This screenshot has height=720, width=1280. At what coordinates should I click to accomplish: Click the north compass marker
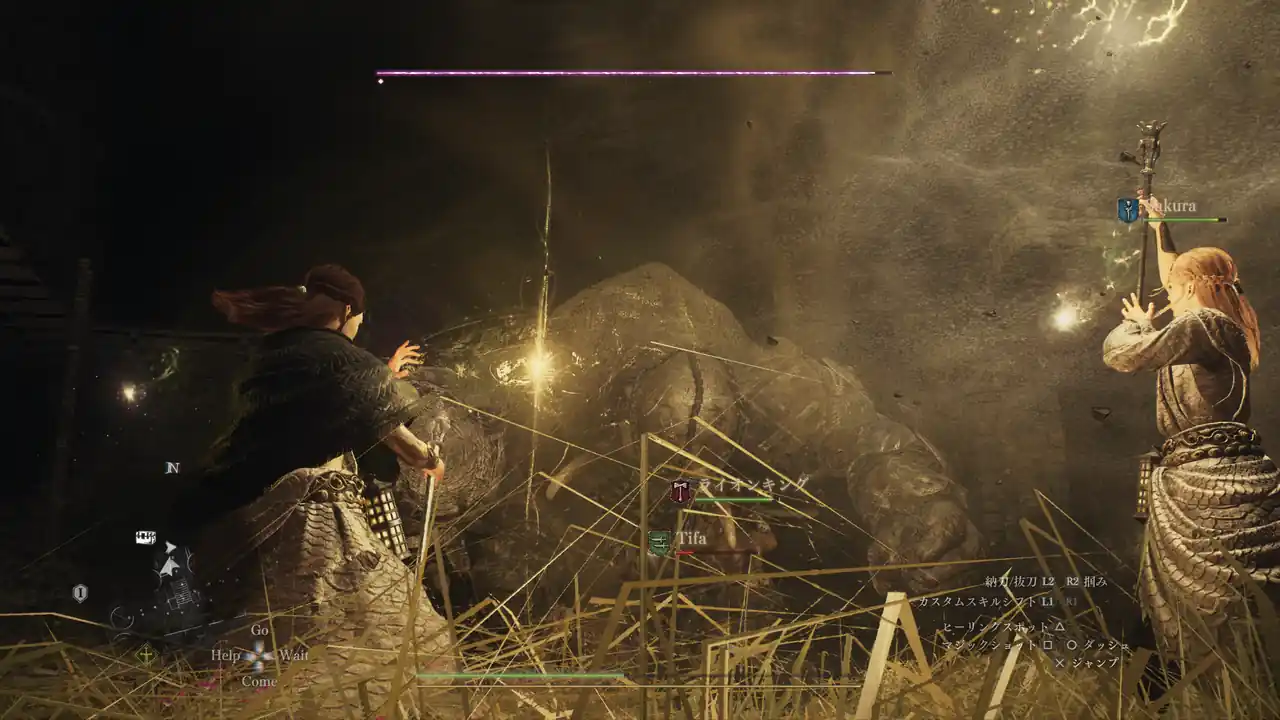click(x=172, y=468)
